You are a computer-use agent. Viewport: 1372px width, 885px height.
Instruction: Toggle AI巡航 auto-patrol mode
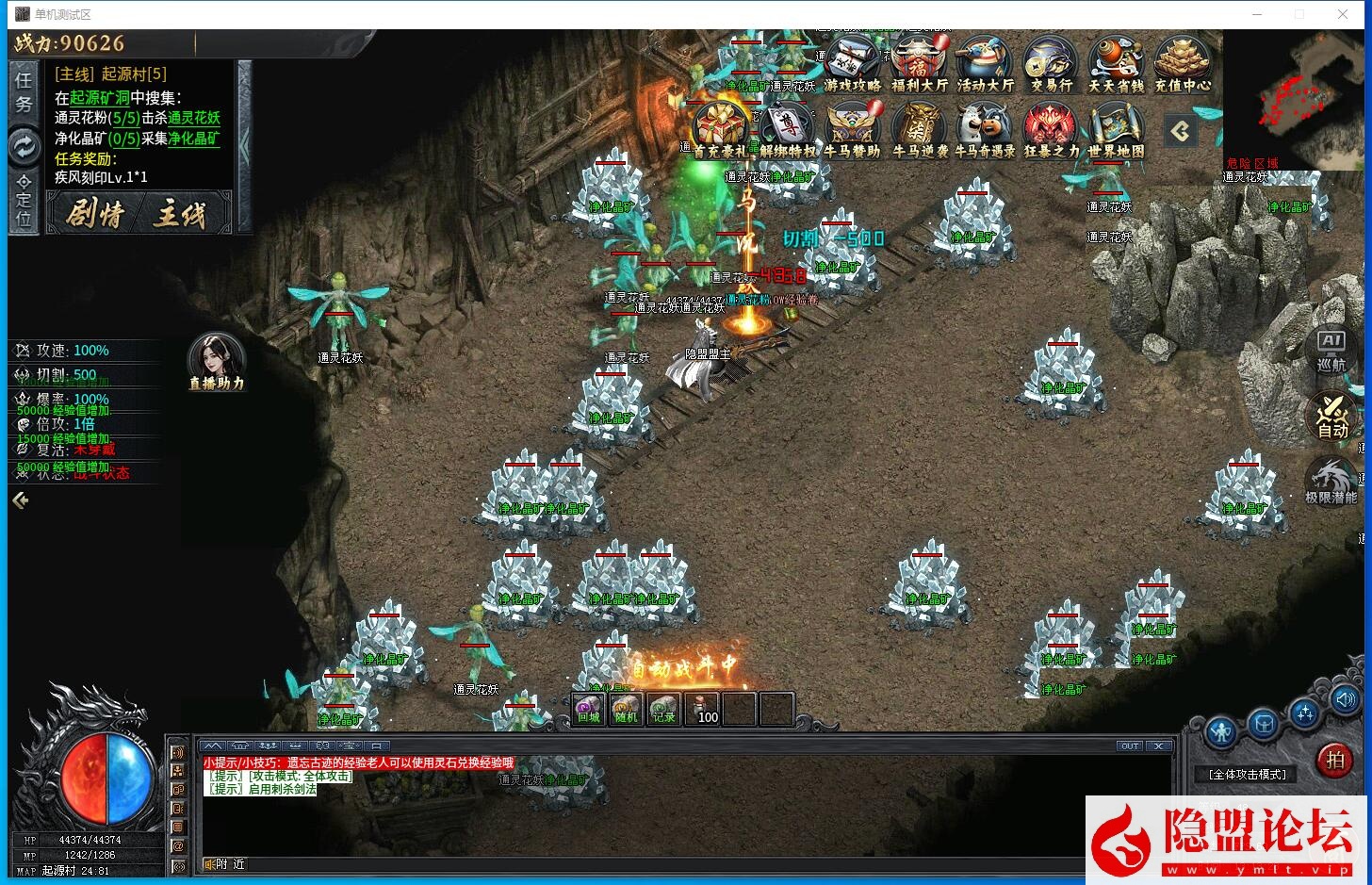click(x=1332, y=352)
